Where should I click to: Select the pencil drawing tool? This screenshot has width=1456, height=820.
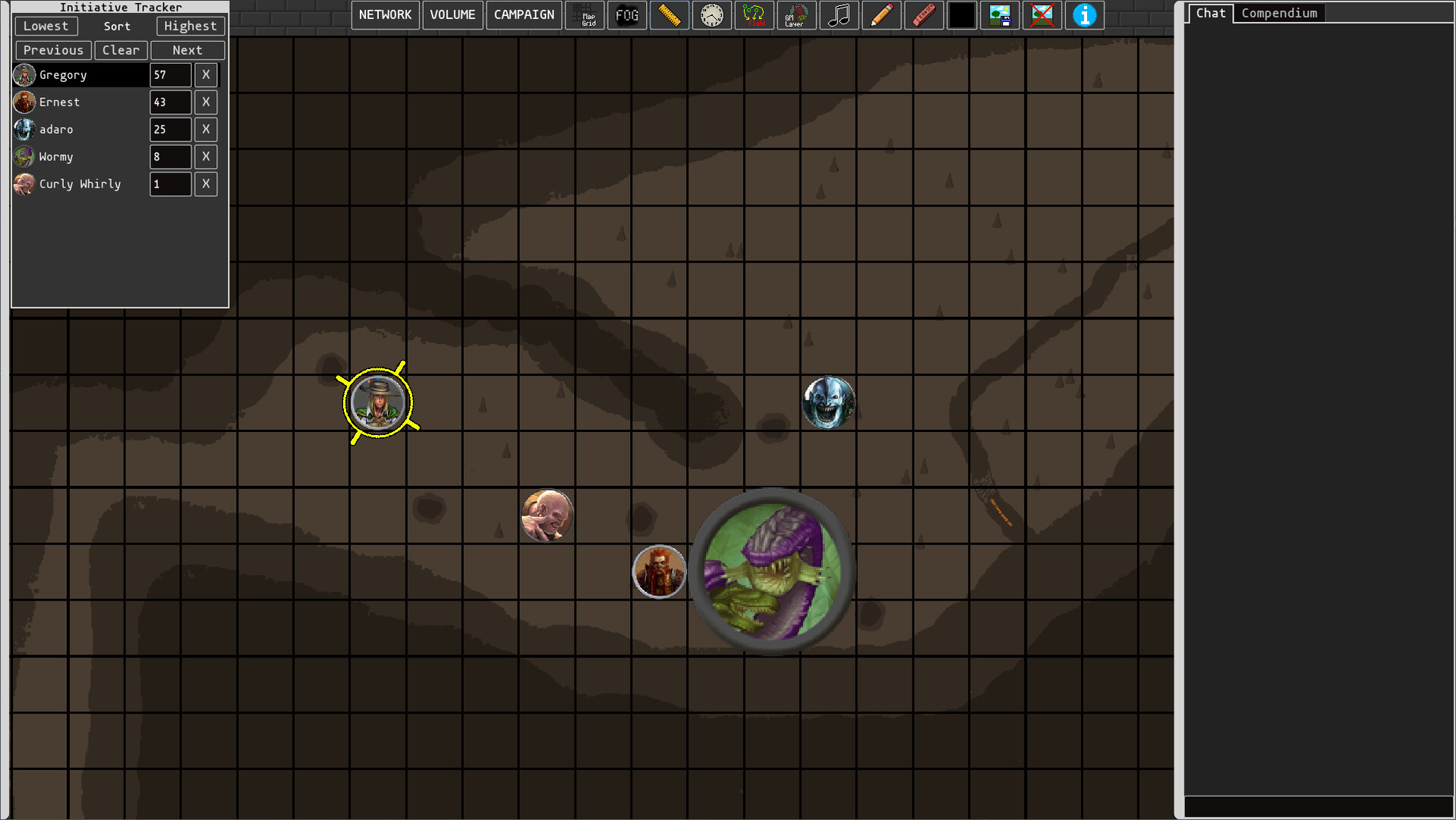coord(881,15)
